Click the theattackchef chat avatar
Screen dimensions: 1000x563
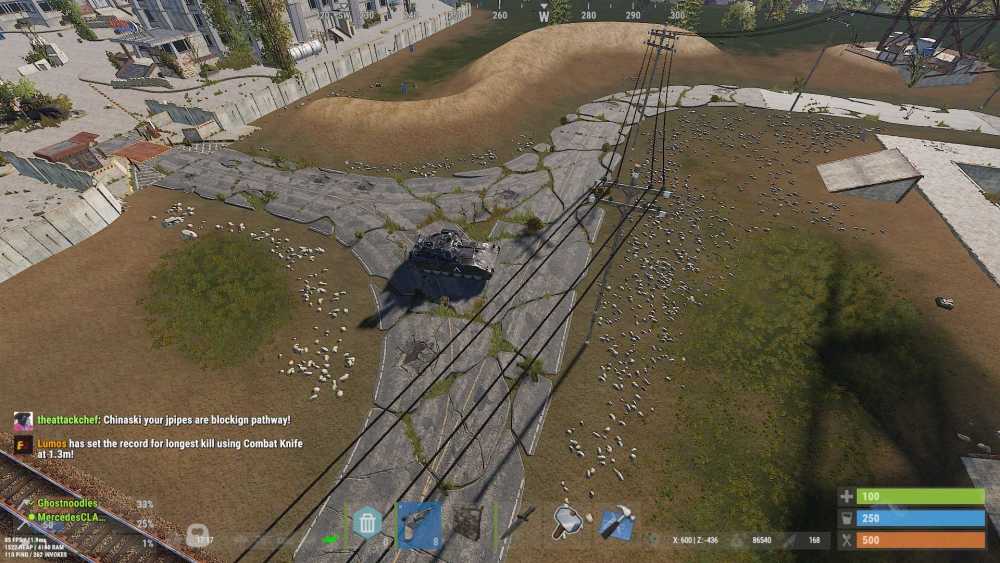[x=23, y=421]
